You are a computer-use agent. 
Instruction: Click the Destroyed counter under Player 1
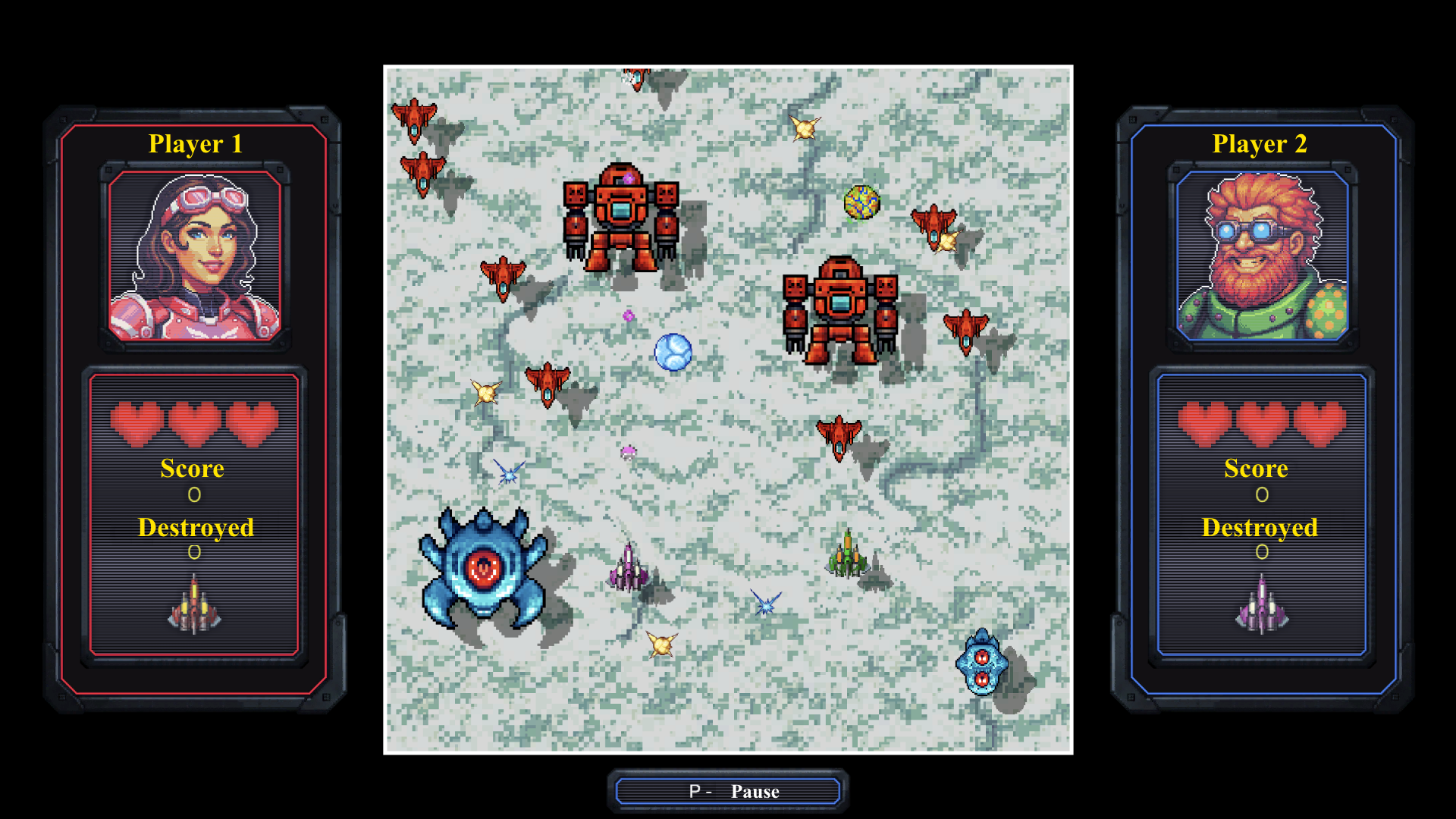196,529
